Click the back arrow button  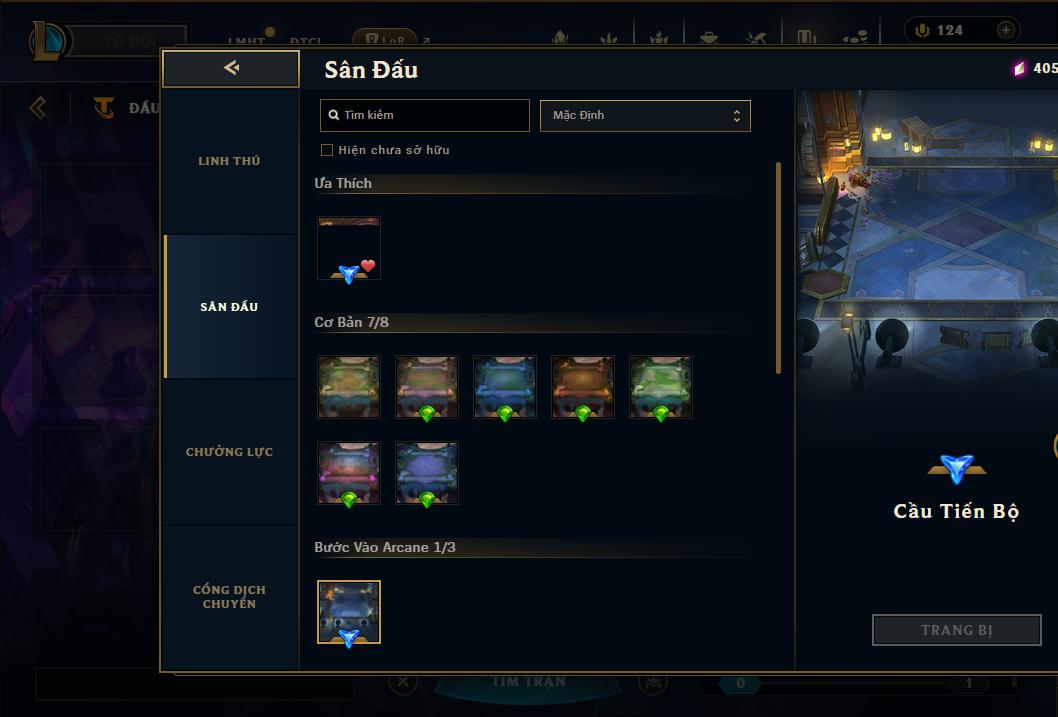(231, 68)
